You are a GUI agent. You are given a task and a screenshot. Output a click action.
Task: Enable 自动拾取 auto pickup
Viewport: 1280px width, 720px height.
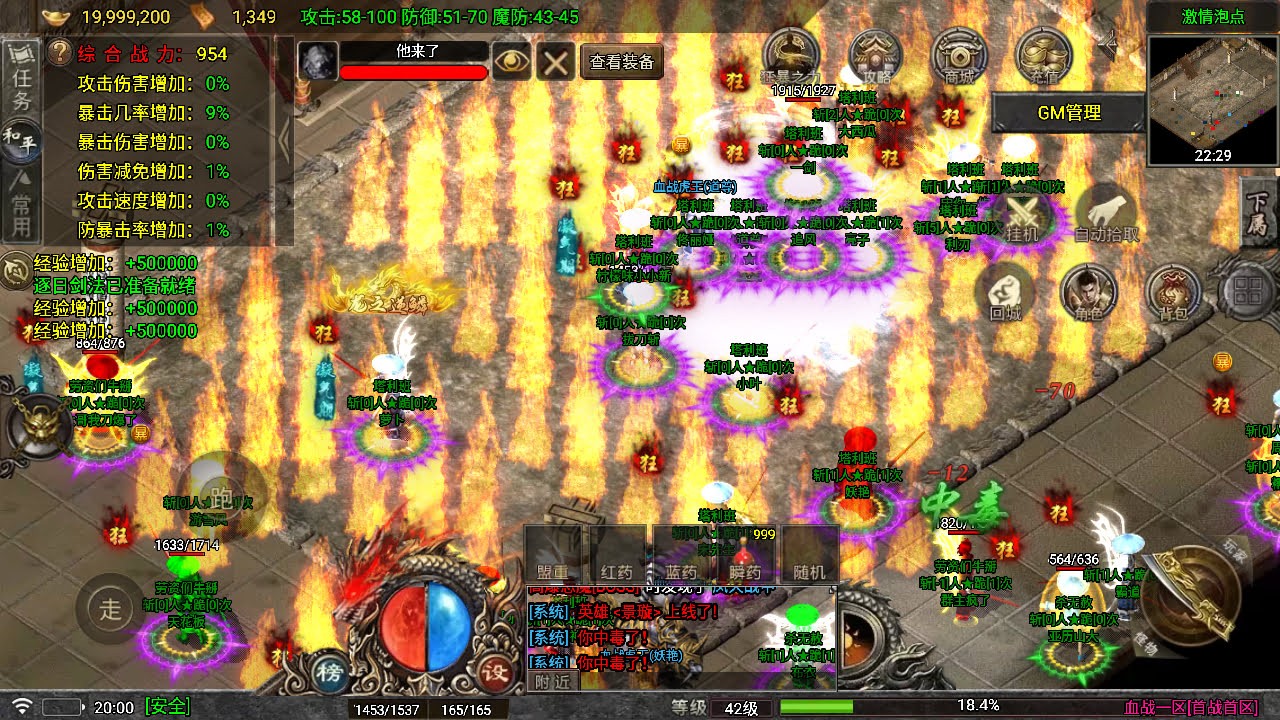point(1106,215)
